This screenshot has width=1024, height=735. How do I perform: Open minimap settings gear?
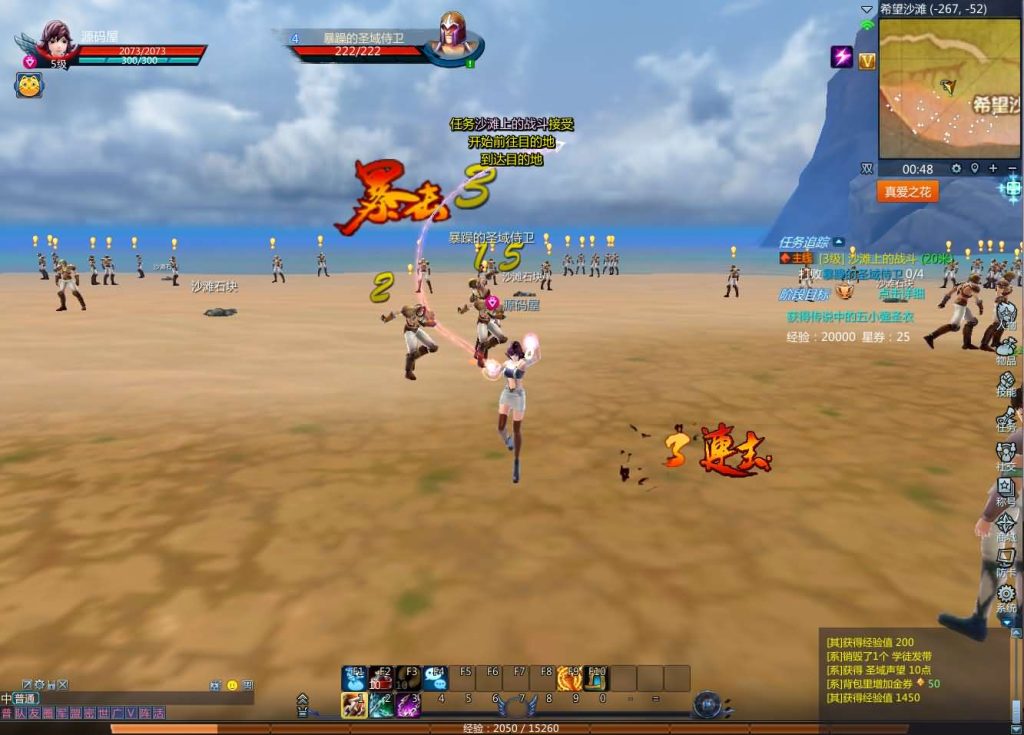pyautogui.click(x=956, y=169)
